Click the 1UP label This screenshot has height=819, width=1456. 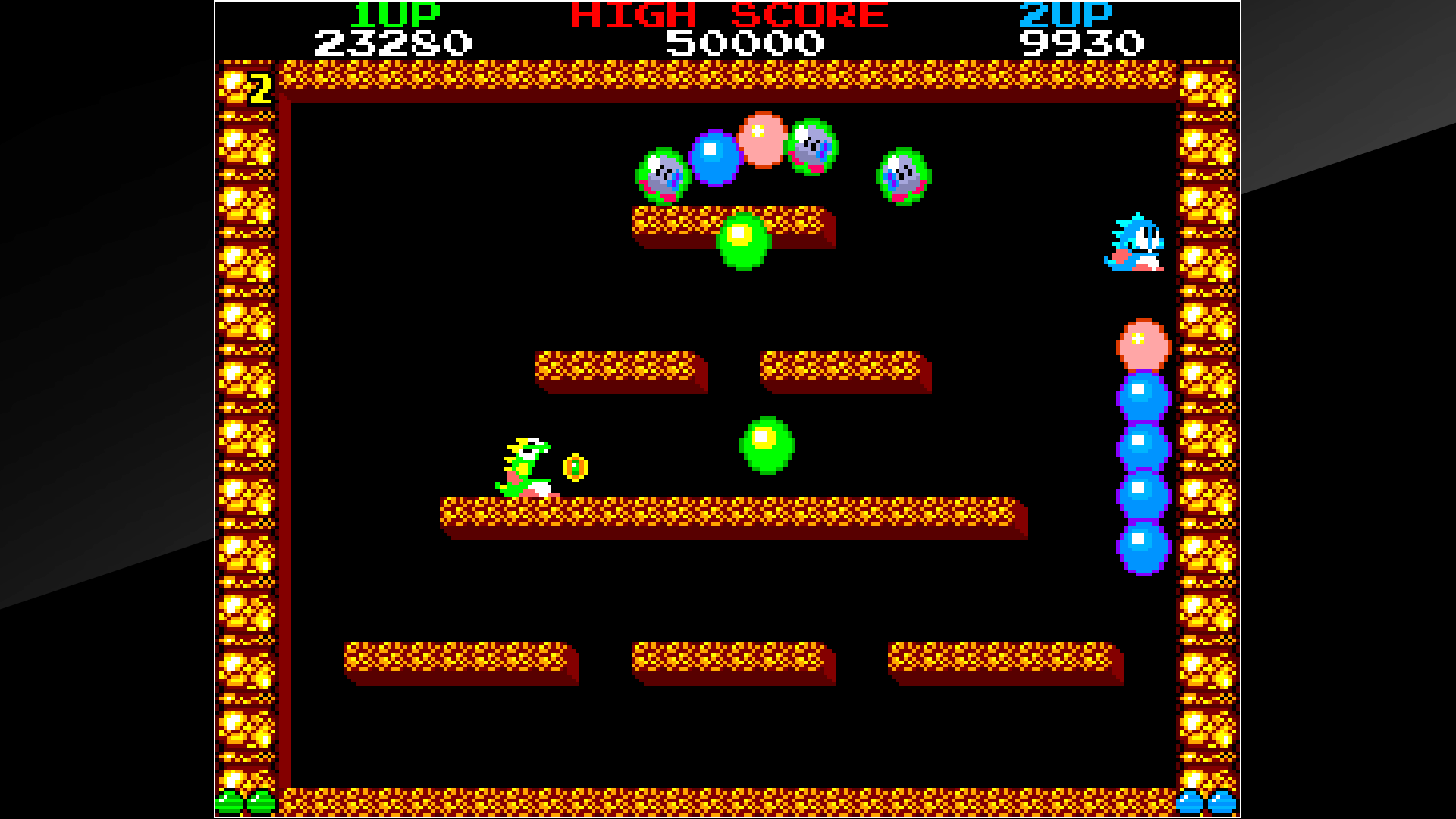[394, 14]
